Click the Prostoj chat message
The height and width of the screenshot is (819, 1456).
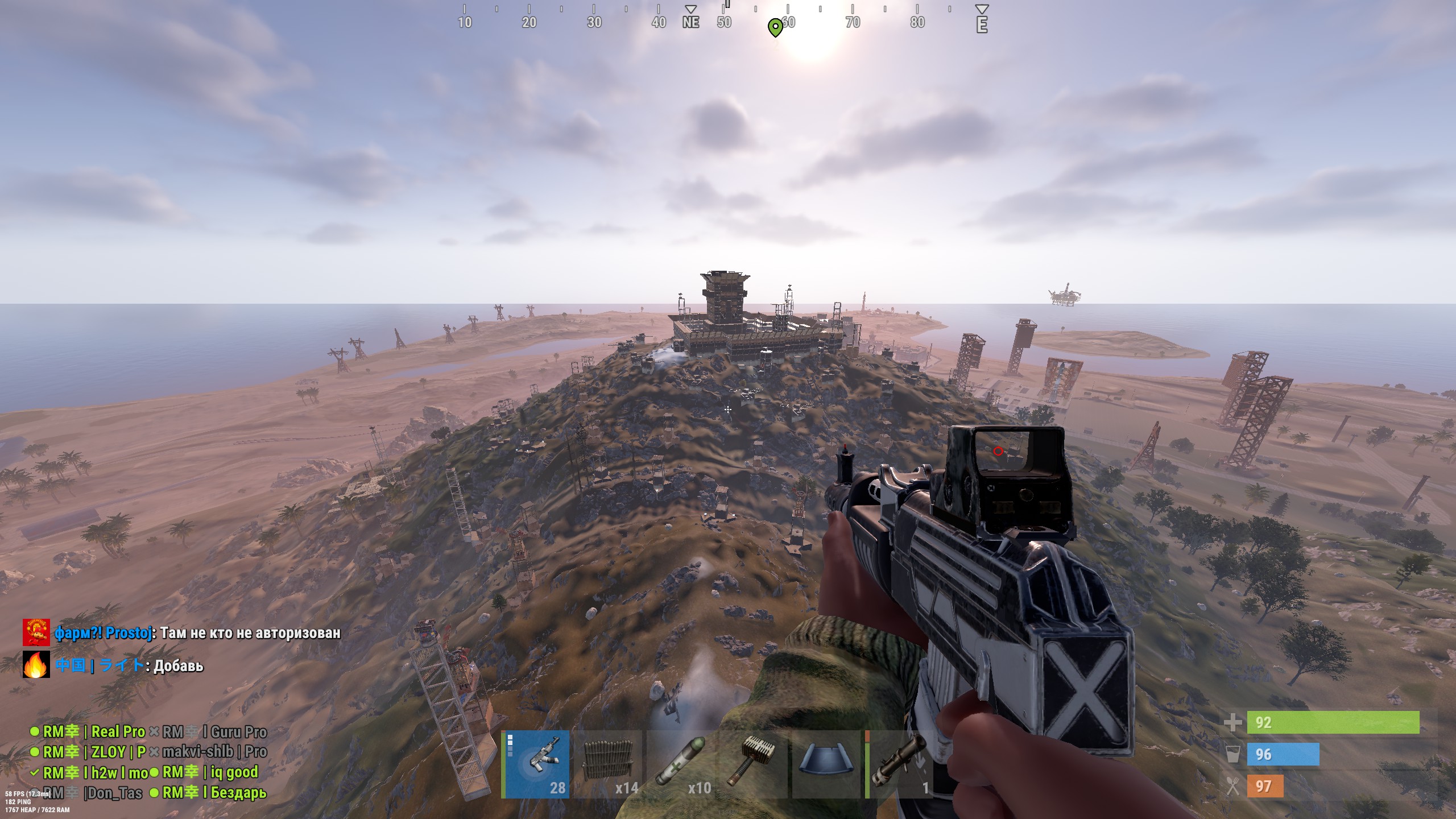click(197, 633)
